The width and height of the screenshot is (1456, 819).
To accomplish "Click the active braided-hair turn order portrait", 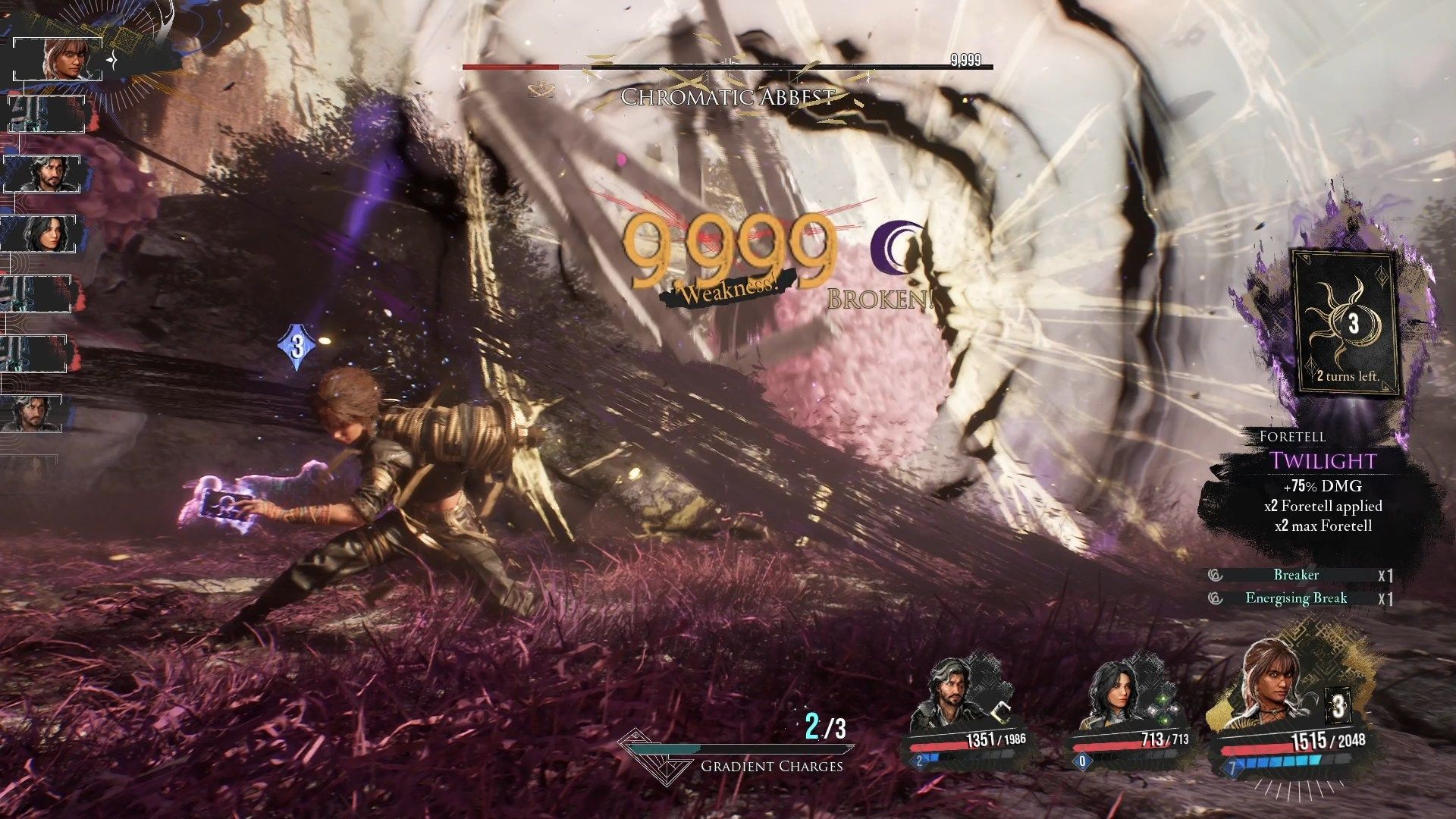I will coord(61,59).
